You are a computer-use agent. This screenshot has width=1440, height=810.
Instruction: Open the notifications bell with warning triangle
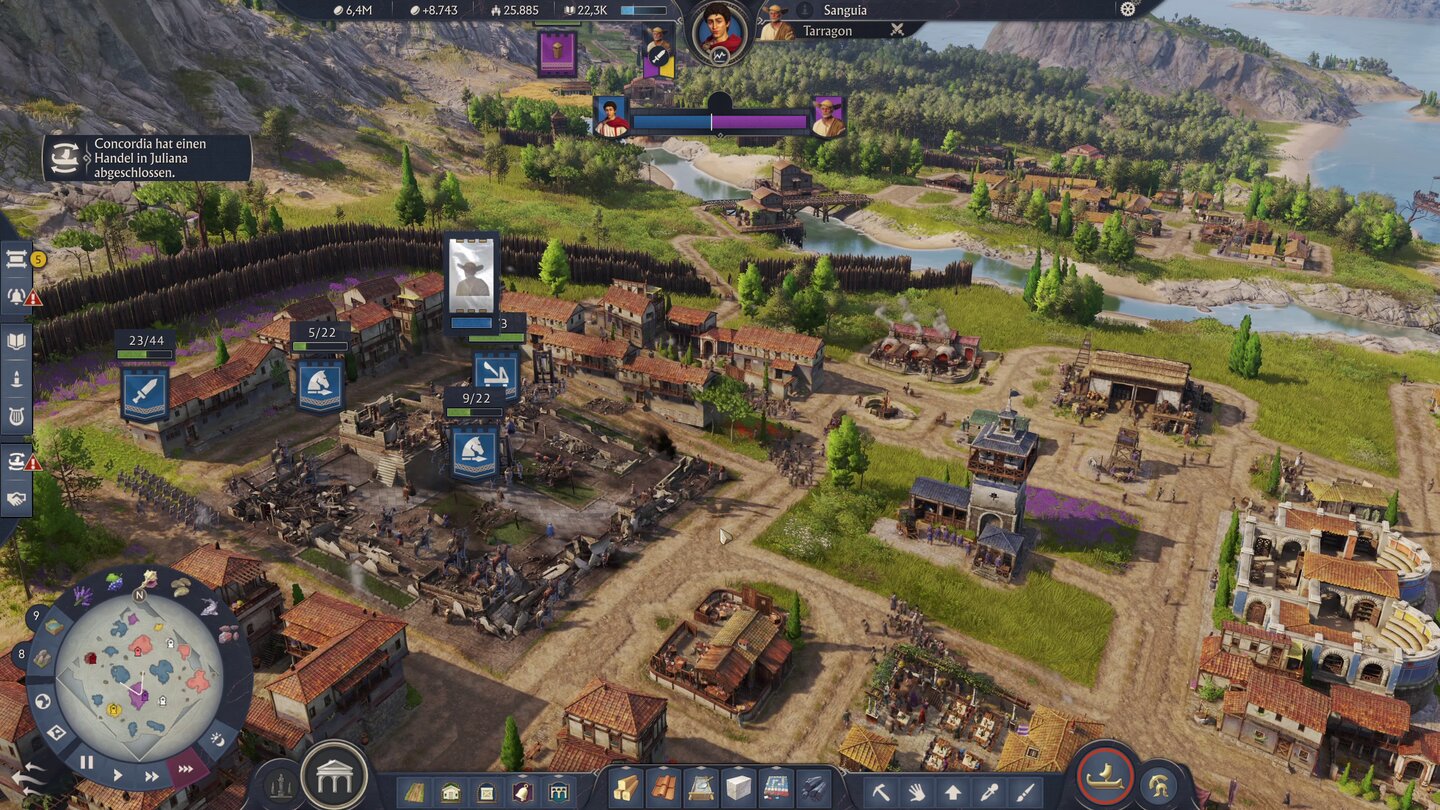15,297
